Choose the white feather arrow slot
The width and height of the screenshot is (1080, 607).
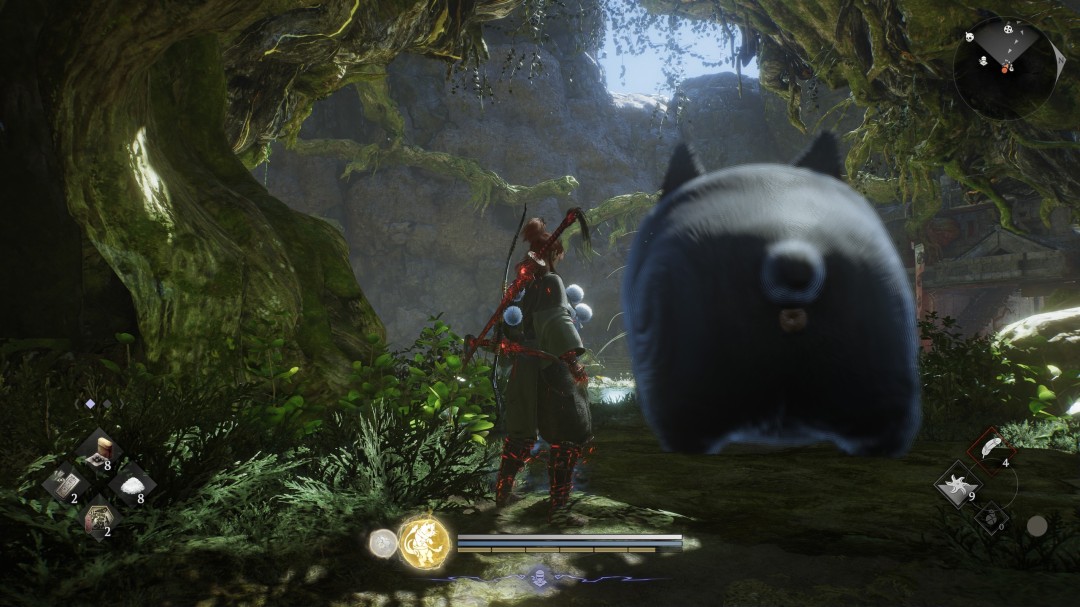[991, 450]
